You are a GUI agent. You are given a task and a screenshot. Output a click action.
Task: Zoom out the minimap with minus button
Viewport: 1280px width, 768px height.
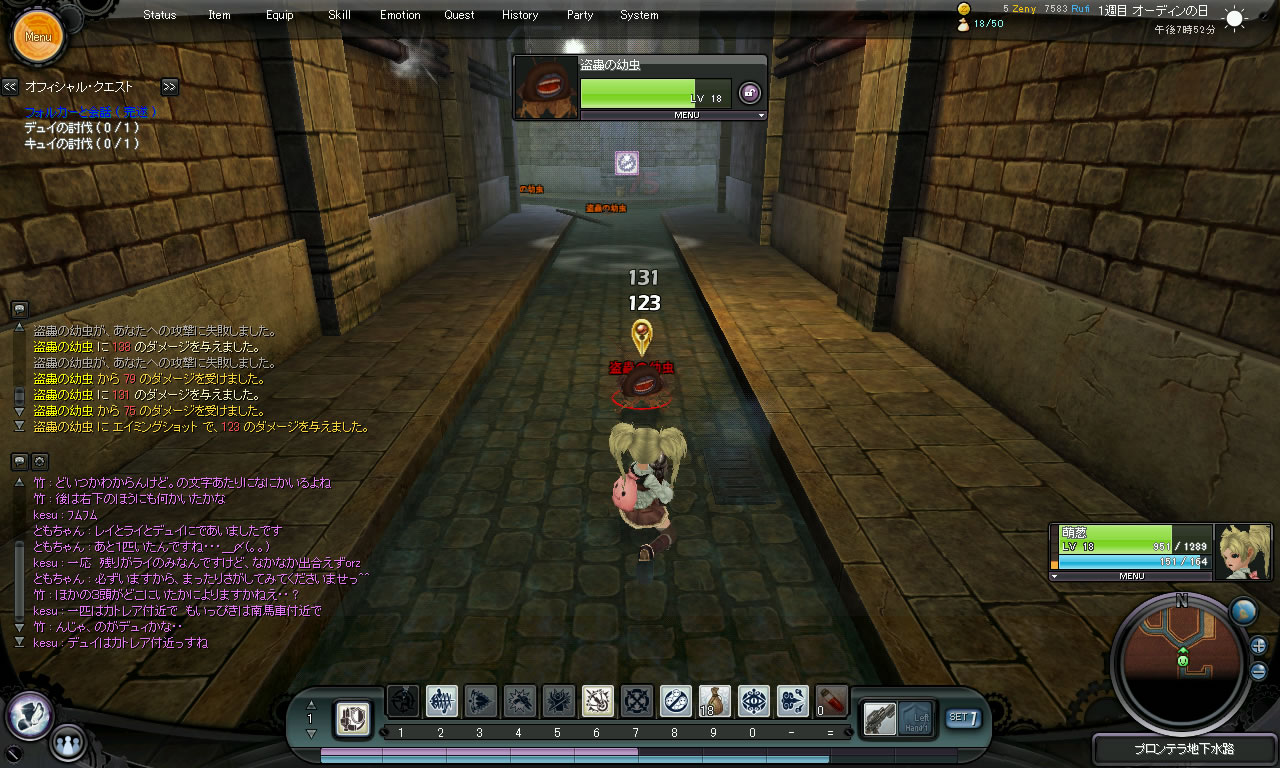point(1258,671)
